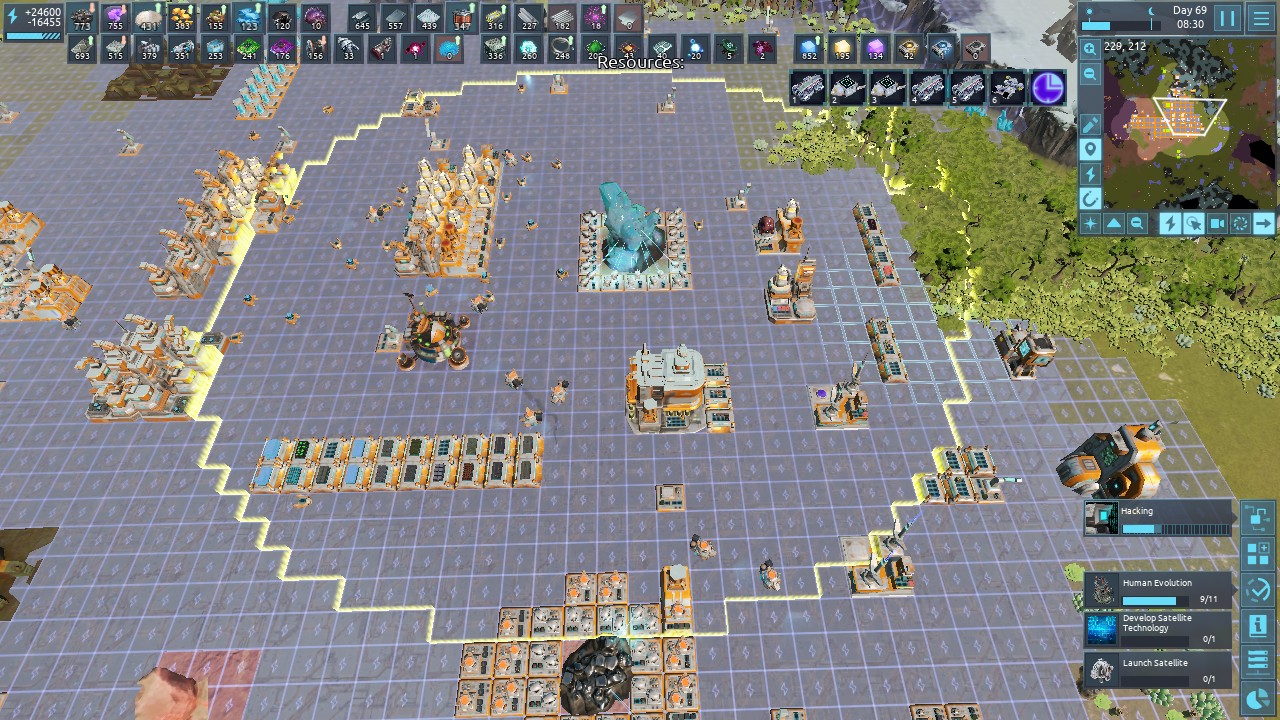Toggle the magnet button beside the minimap
1280x720 pixels.
1090,199
